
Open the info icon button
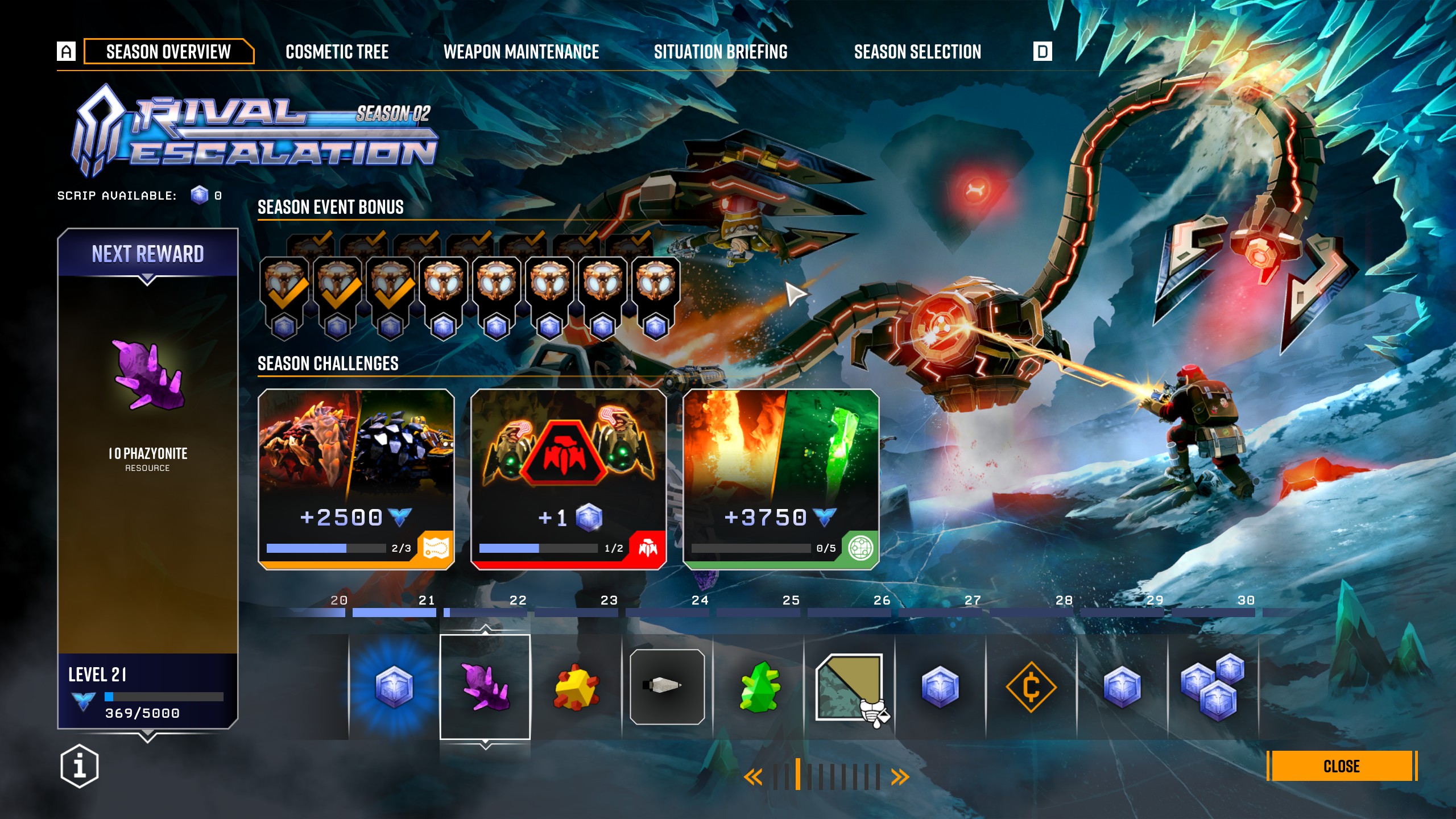coord(80,766)
